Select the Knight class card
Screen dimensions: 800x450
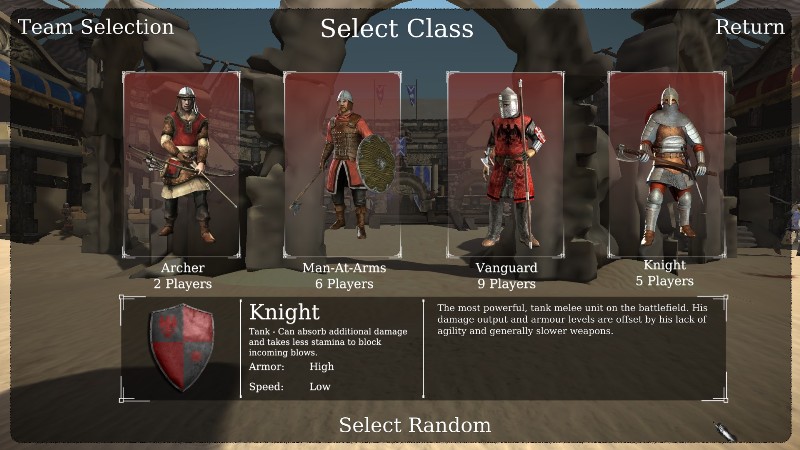pos(666,164)
